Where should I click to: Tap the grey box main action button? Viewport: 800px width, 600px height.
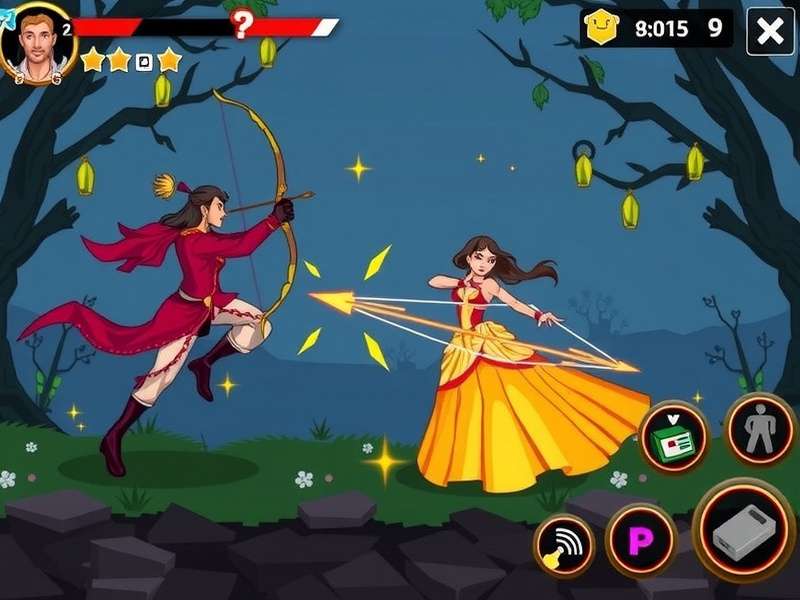pos(744,530)
